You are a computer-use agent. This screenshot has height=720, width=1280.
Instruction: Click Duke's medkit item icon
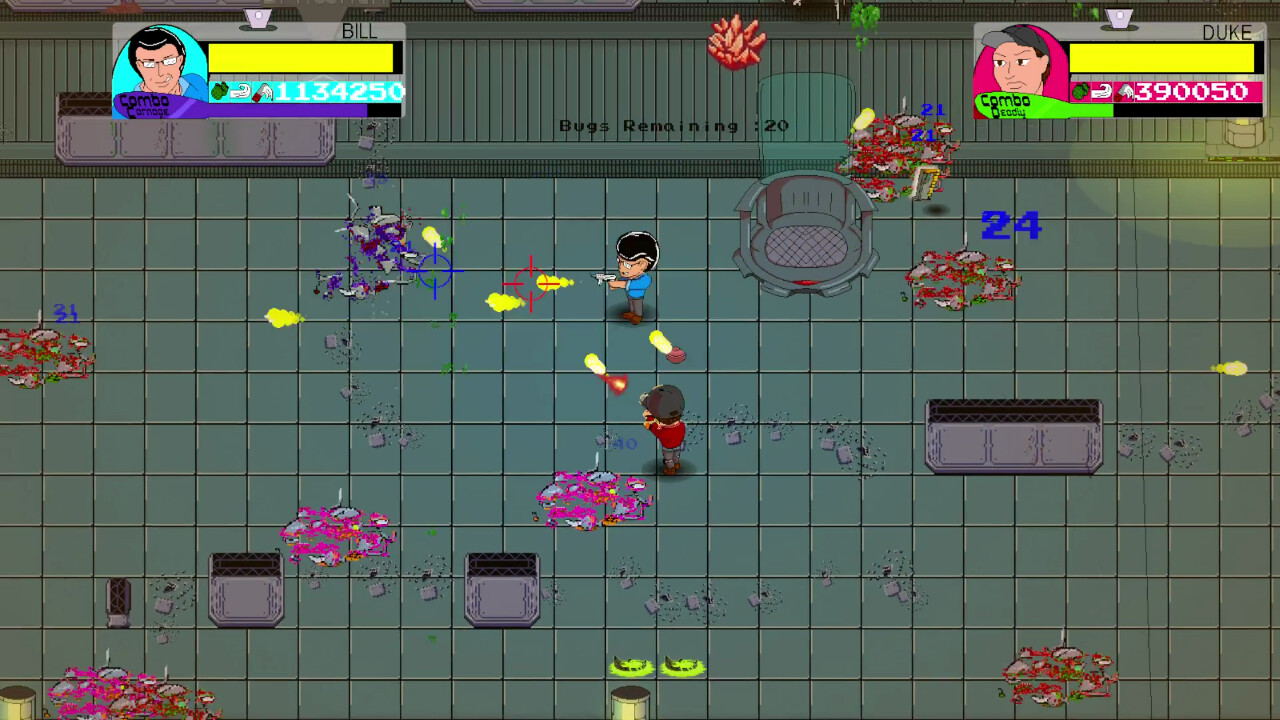pyautogui.click(x=1124, y=91)
